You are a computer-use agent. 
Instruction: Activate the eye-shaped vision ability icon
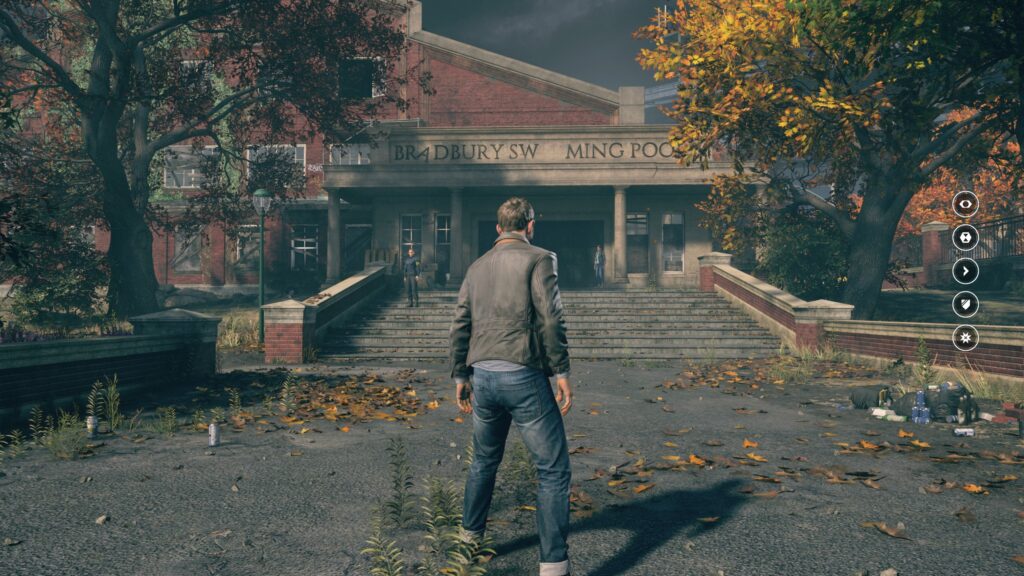pos(965,204)
